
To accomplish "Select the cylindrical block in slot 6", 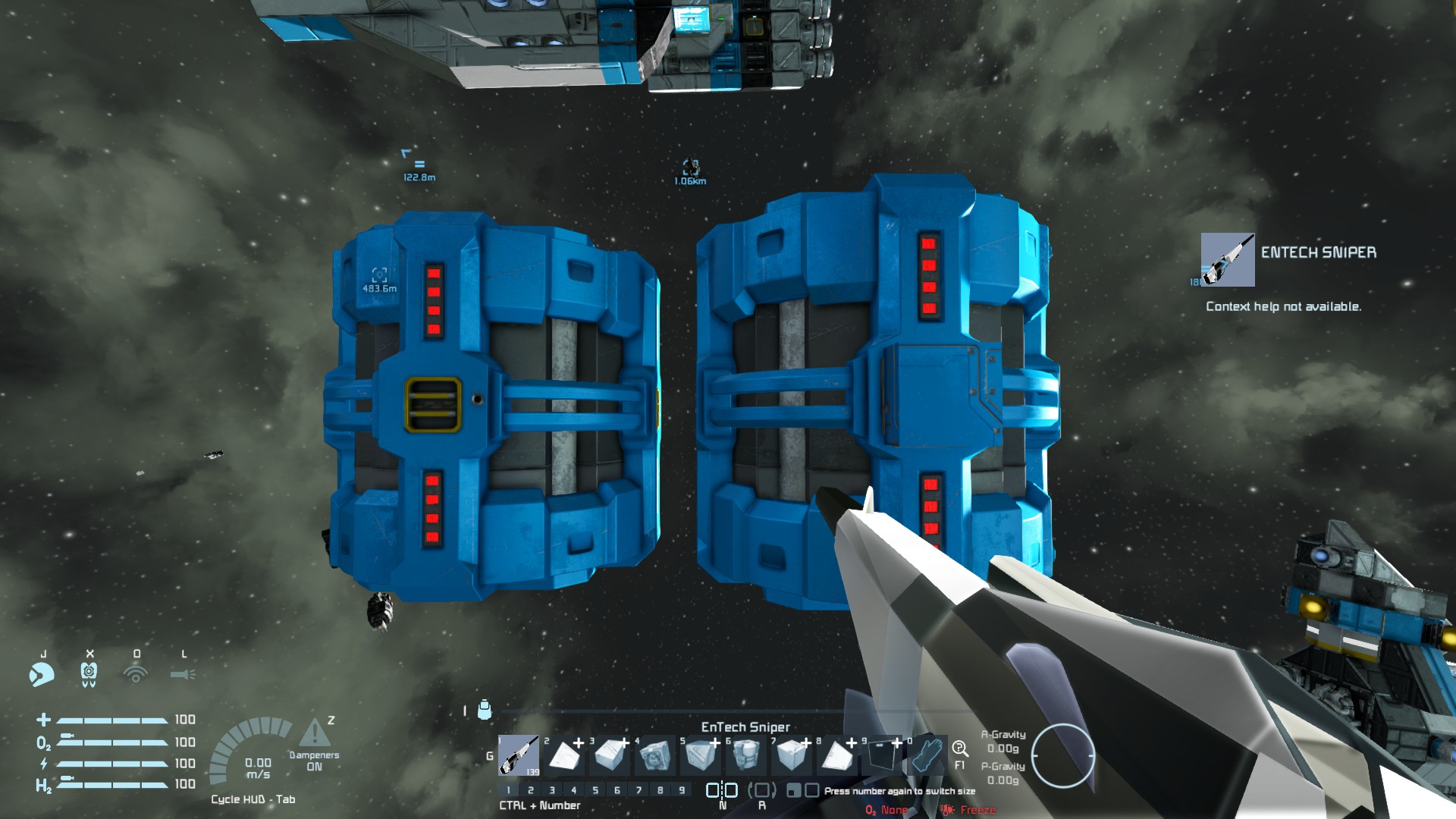I will click(745, 755).
